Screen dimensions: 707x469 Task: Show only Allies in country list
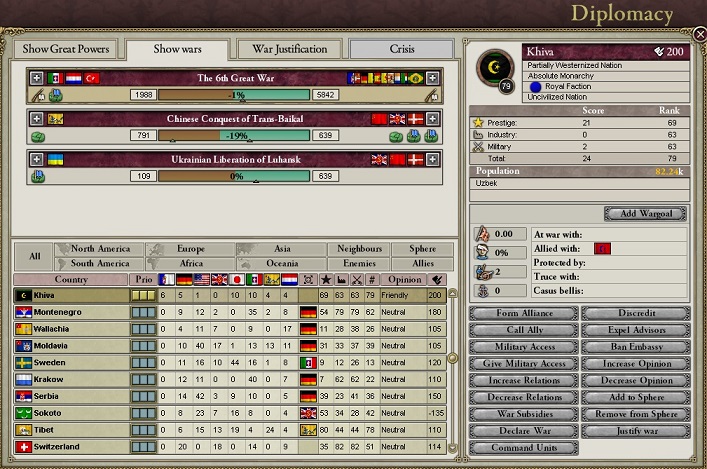(x=422, y=264)
